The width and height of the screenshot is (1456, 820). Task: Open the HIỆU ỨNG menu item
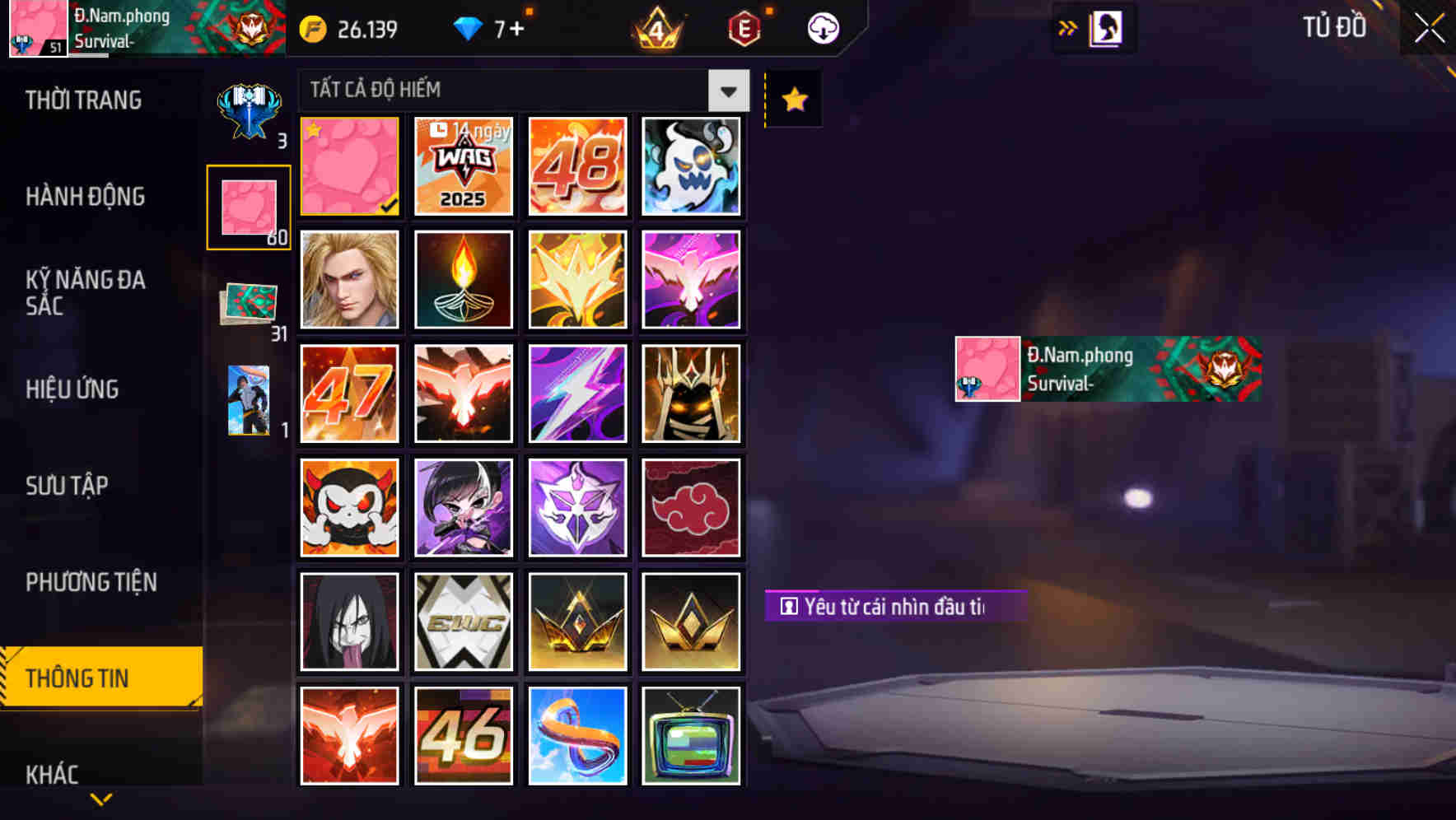click(x=72, y=389)
